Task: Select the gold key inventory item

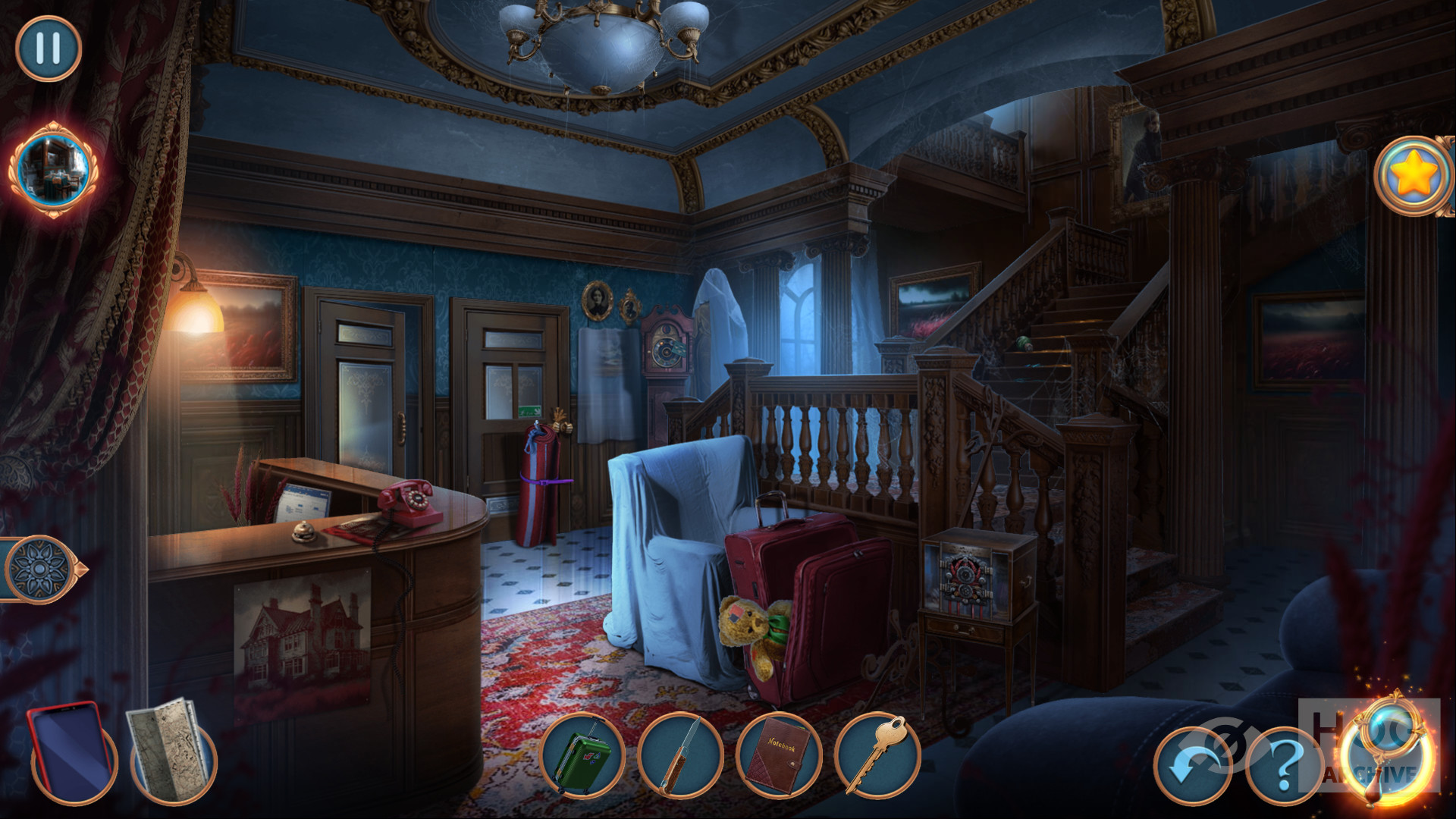Action: pos(874,755)
